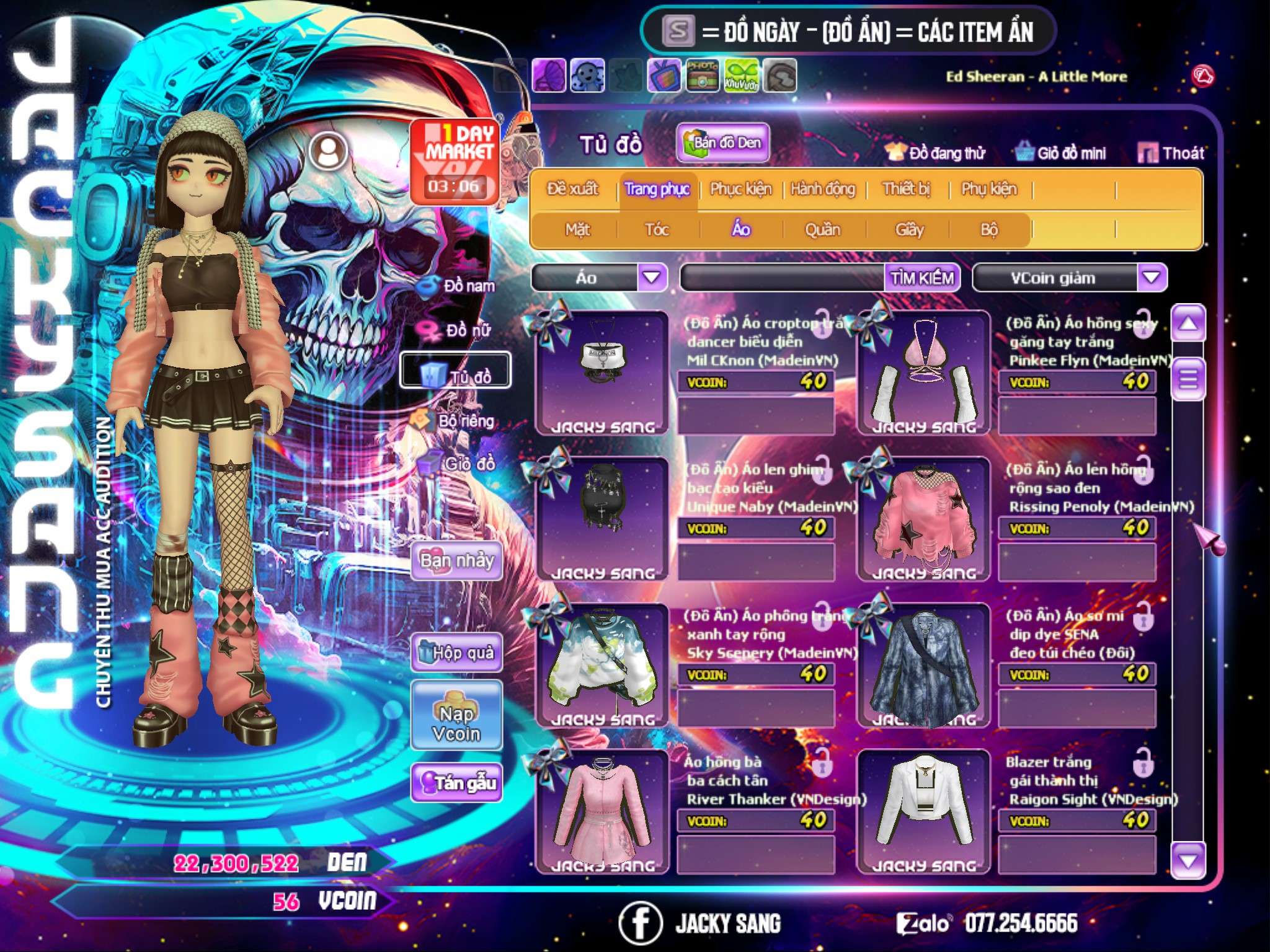Switch to the Phục kiện tab
Viewport: 1270px width, 952px height.
740,189
